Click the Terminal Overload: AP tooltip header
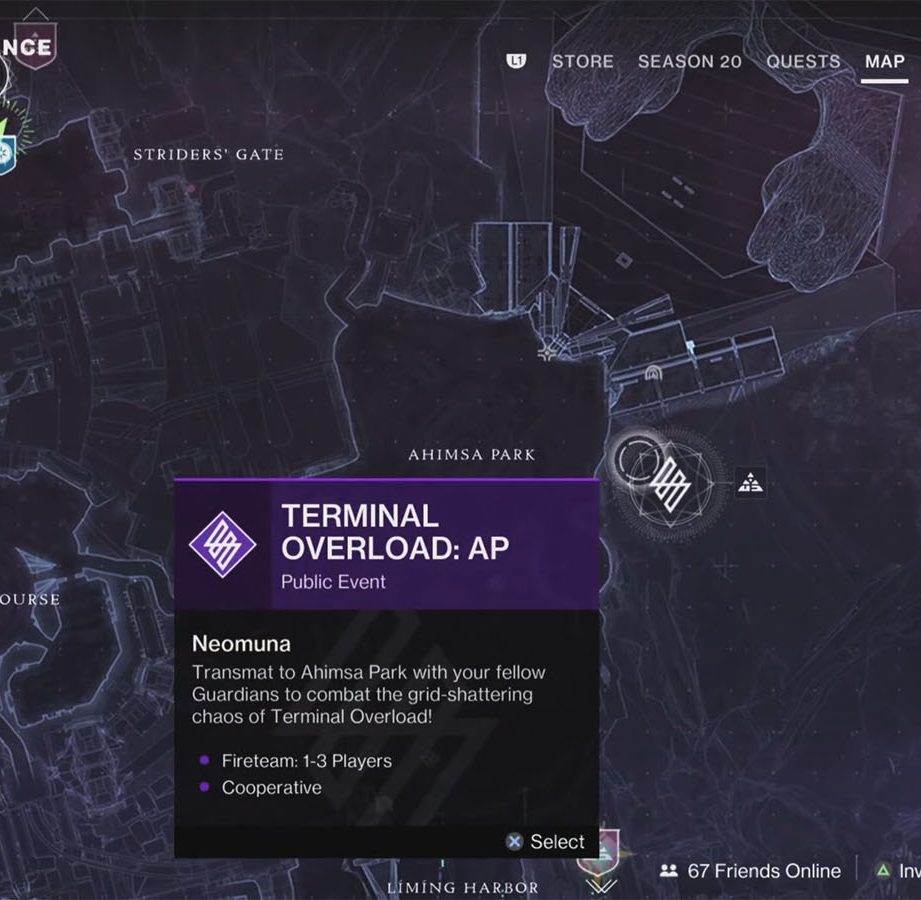 387,545
